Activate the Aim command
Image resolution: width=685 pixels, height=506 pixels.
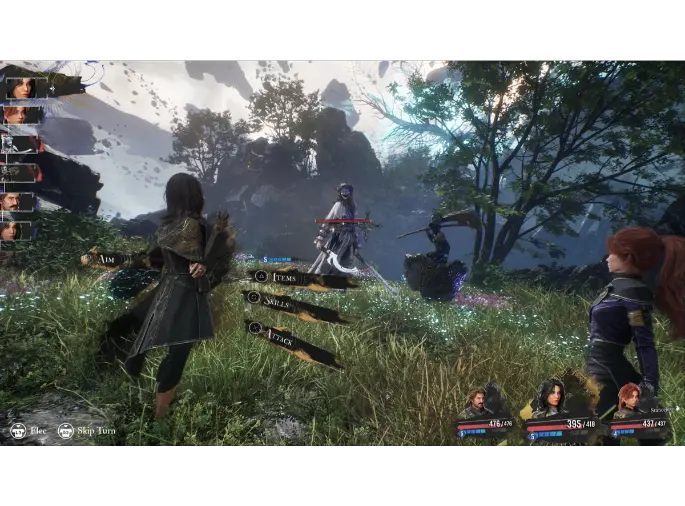(x=111, y=259)
